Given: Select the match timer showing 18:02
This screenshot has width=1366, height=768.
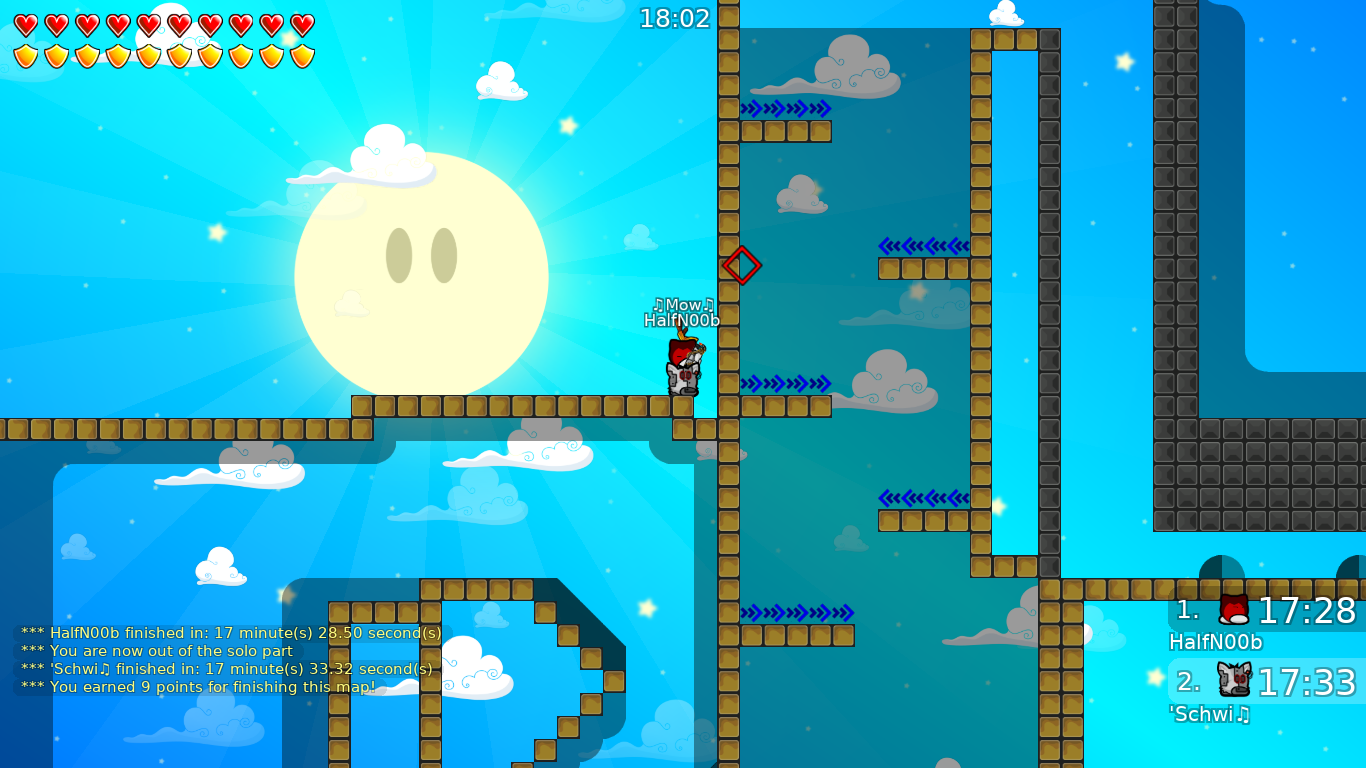Looking at the screenshot, I should tap(674, 18).
